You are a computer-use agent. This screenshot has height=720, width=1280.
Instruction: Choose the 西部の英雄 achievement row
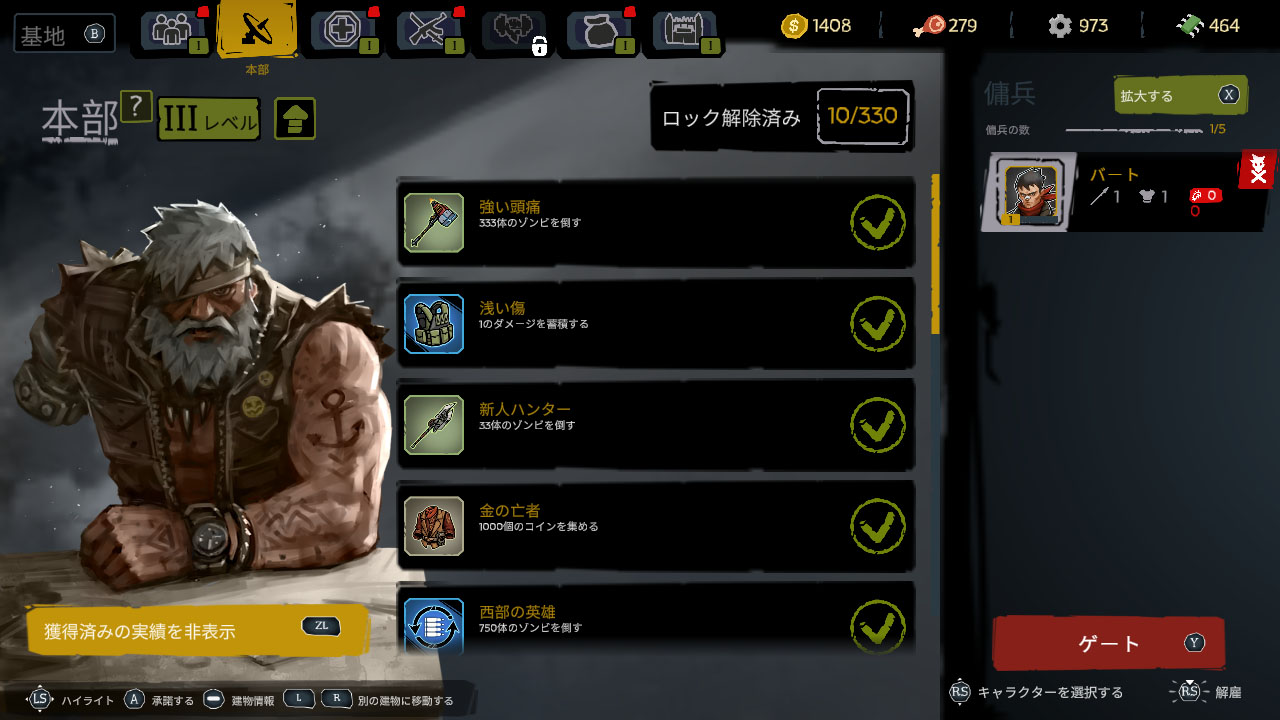(655, 622)
